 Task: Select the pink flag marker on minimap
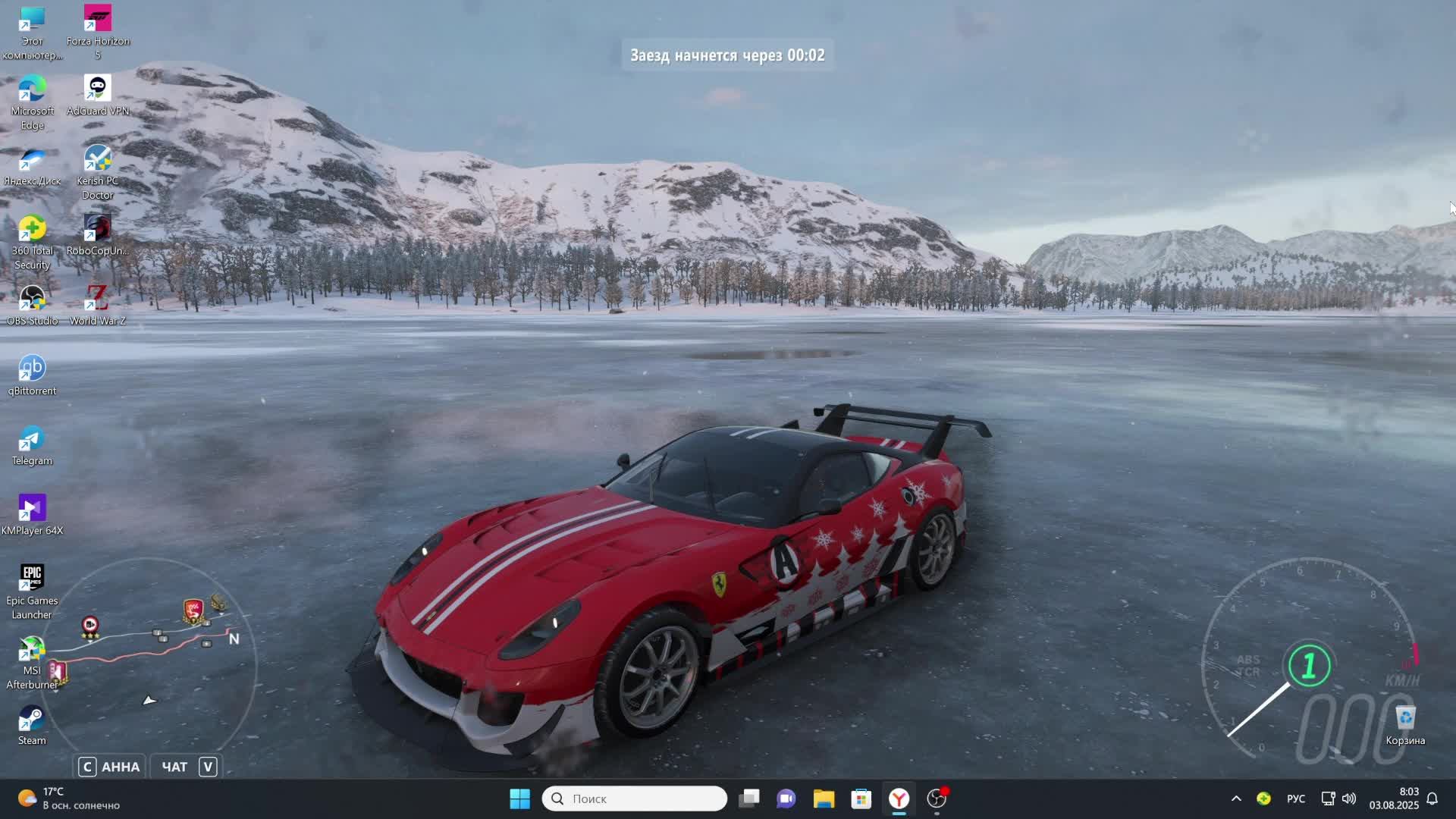click(x=57, y=671)
